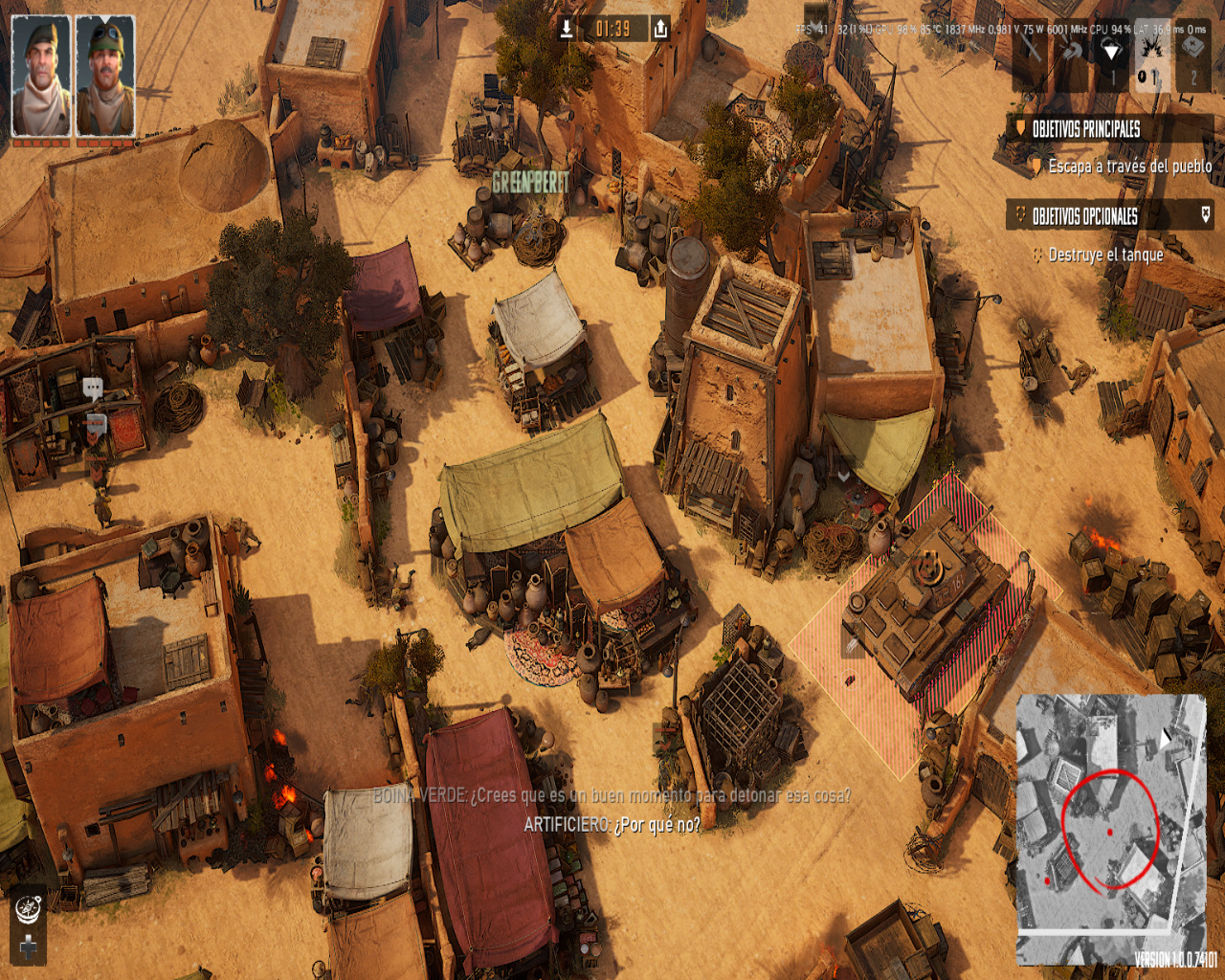Open the compass icon
The width and height of the screenshot is (1225, 980).
tap(29, 906)
